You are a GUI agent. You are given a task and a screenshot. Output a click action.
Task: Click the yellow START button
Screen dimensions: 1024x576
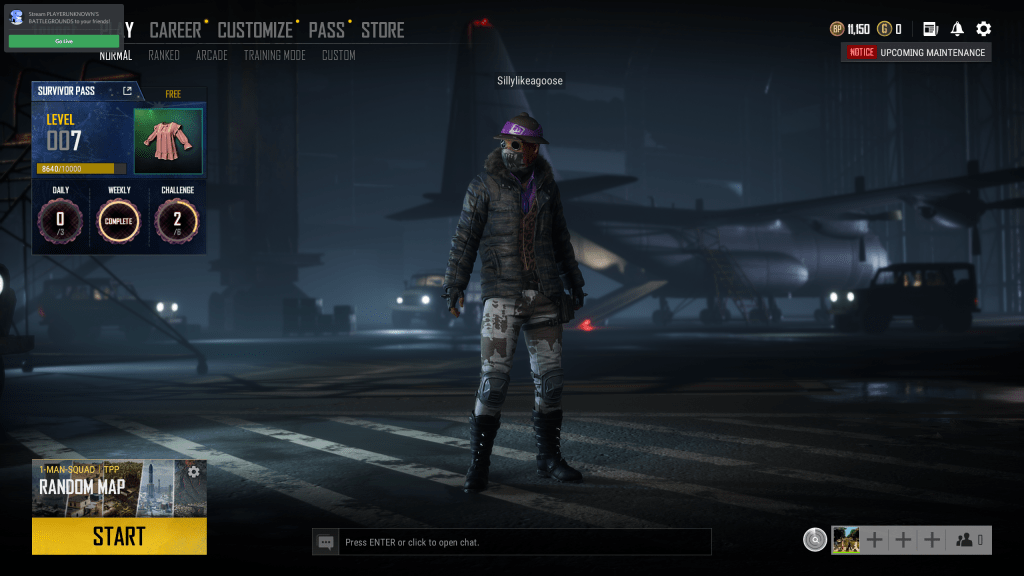pyautogui.click(x=119, y=536)
